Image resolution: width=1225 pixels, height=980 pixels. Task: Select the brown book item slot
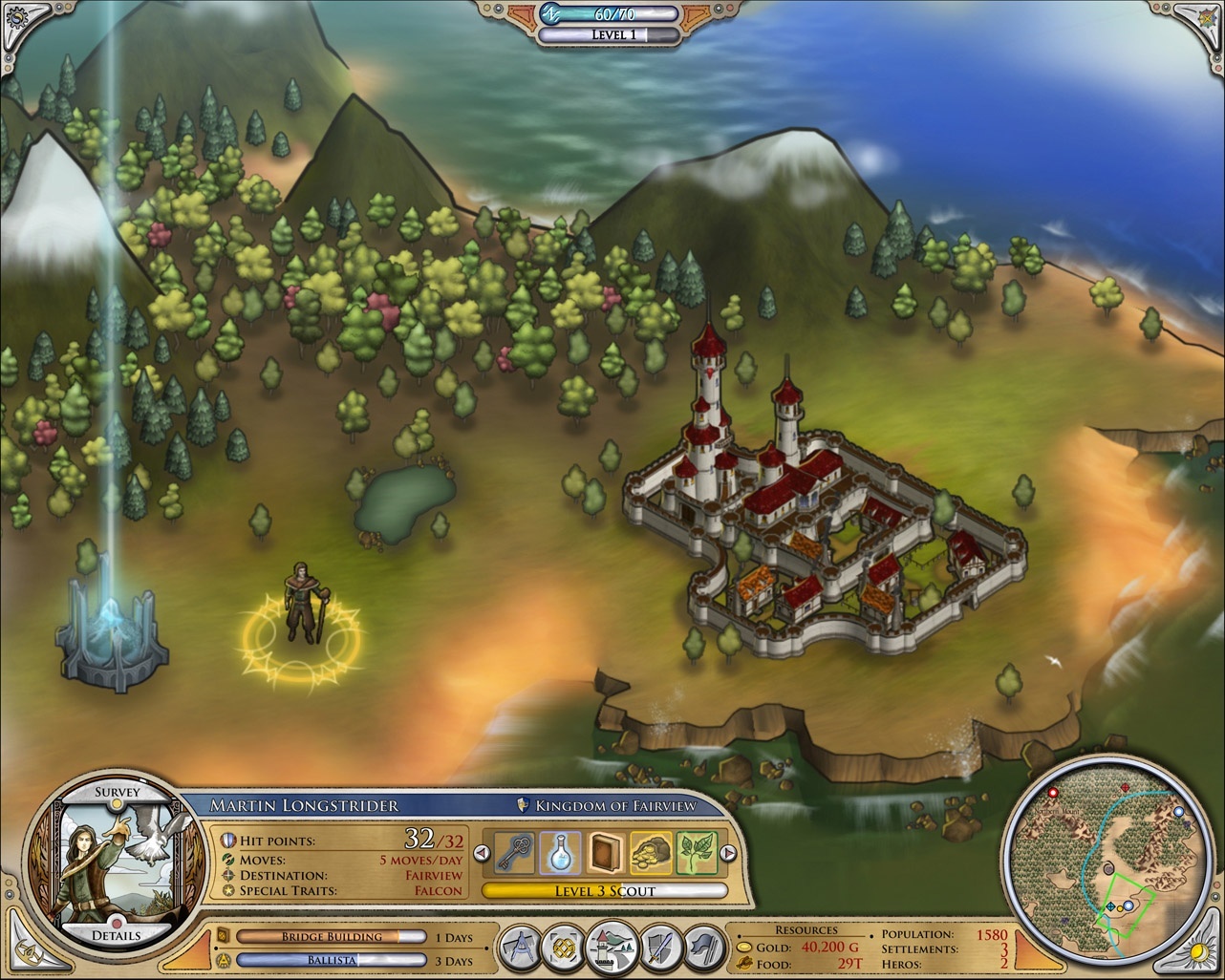pos(606,853)
